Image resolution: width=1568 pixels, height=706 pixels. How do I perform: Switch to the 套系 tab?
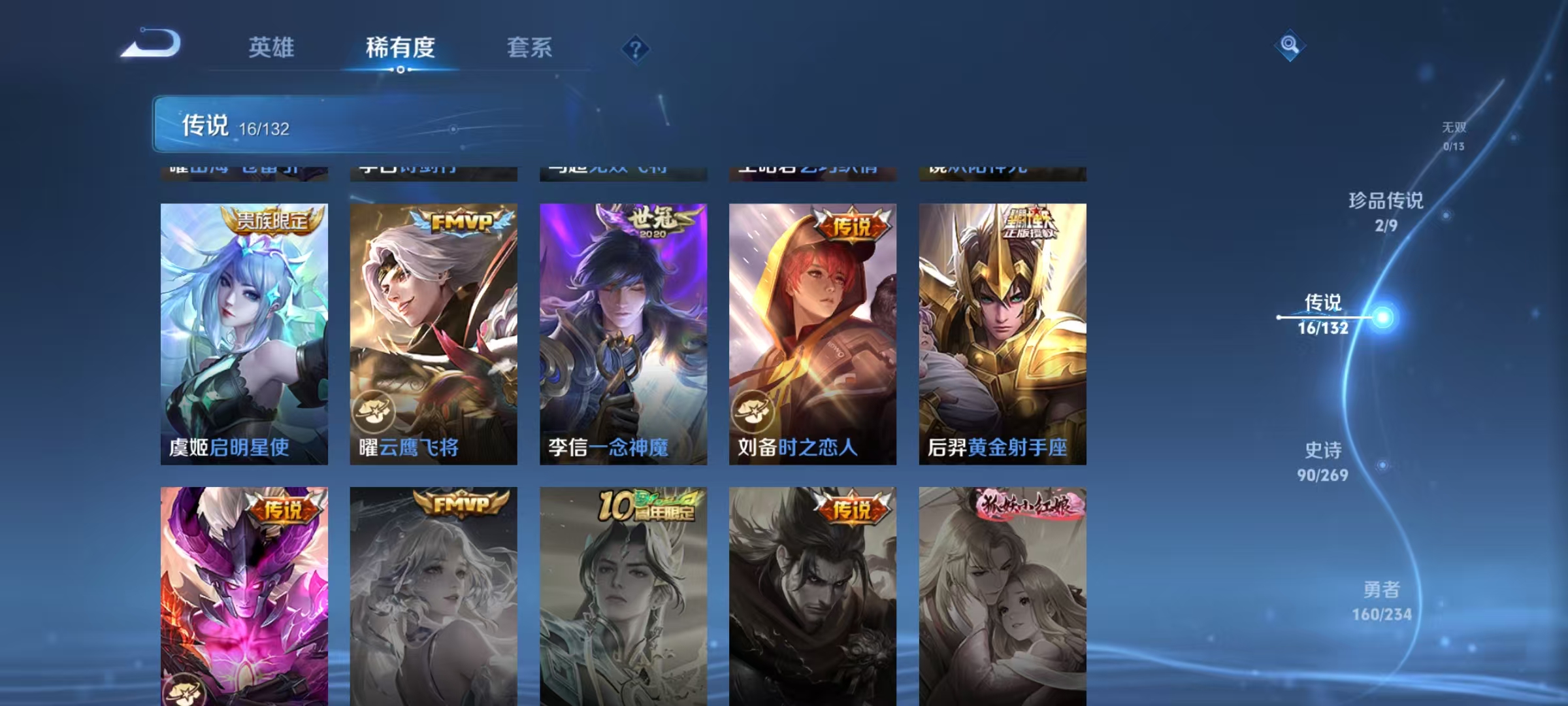529,47
